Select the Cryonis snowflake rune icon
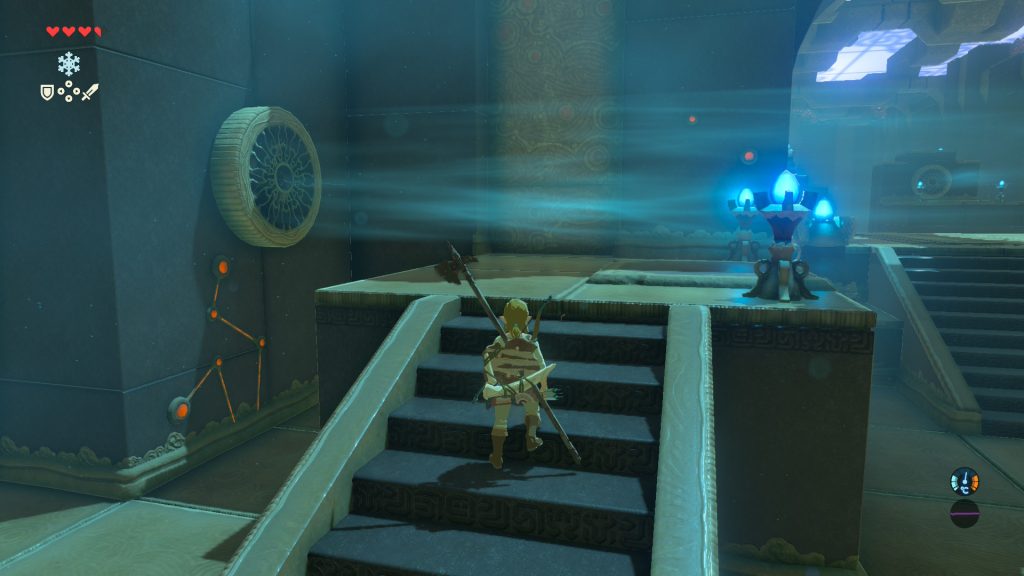This screenshot has width=1024, height=576. click(68, 64)
